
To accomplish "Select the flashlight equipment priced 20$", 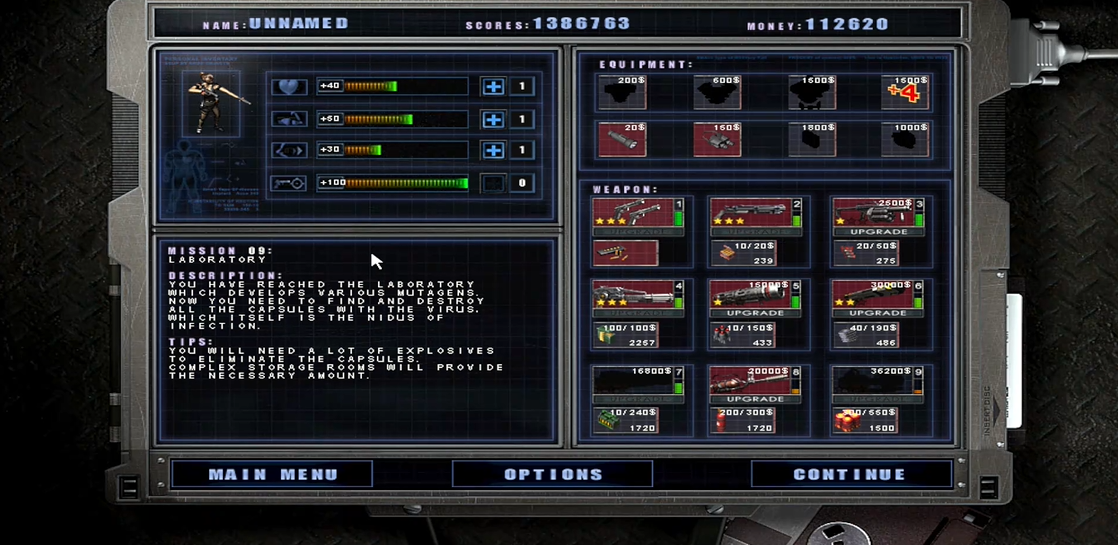I will (x=621, y=140).
